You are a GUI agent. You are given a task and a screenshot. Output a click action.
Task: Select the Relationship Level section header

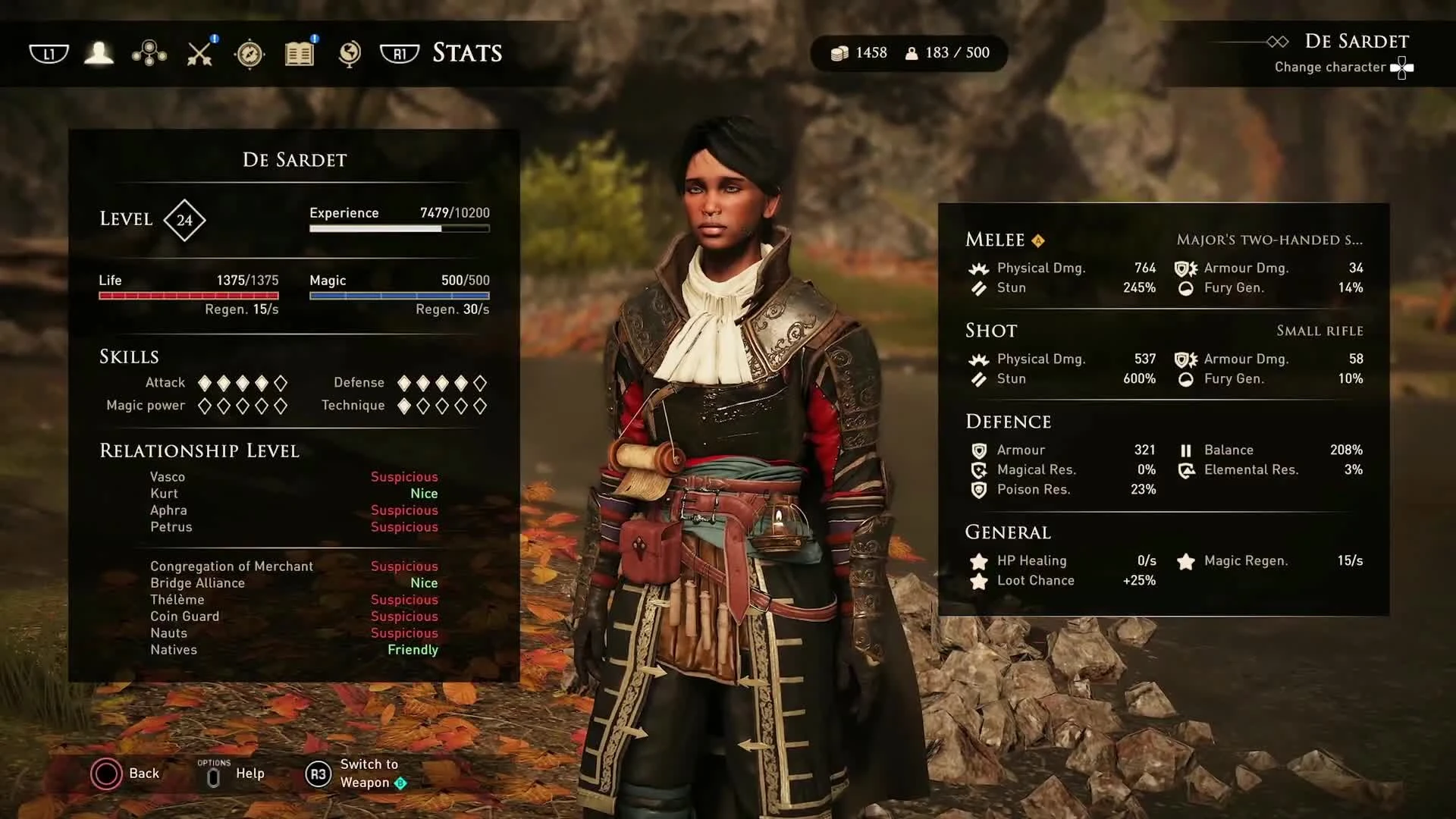[199, 450]
